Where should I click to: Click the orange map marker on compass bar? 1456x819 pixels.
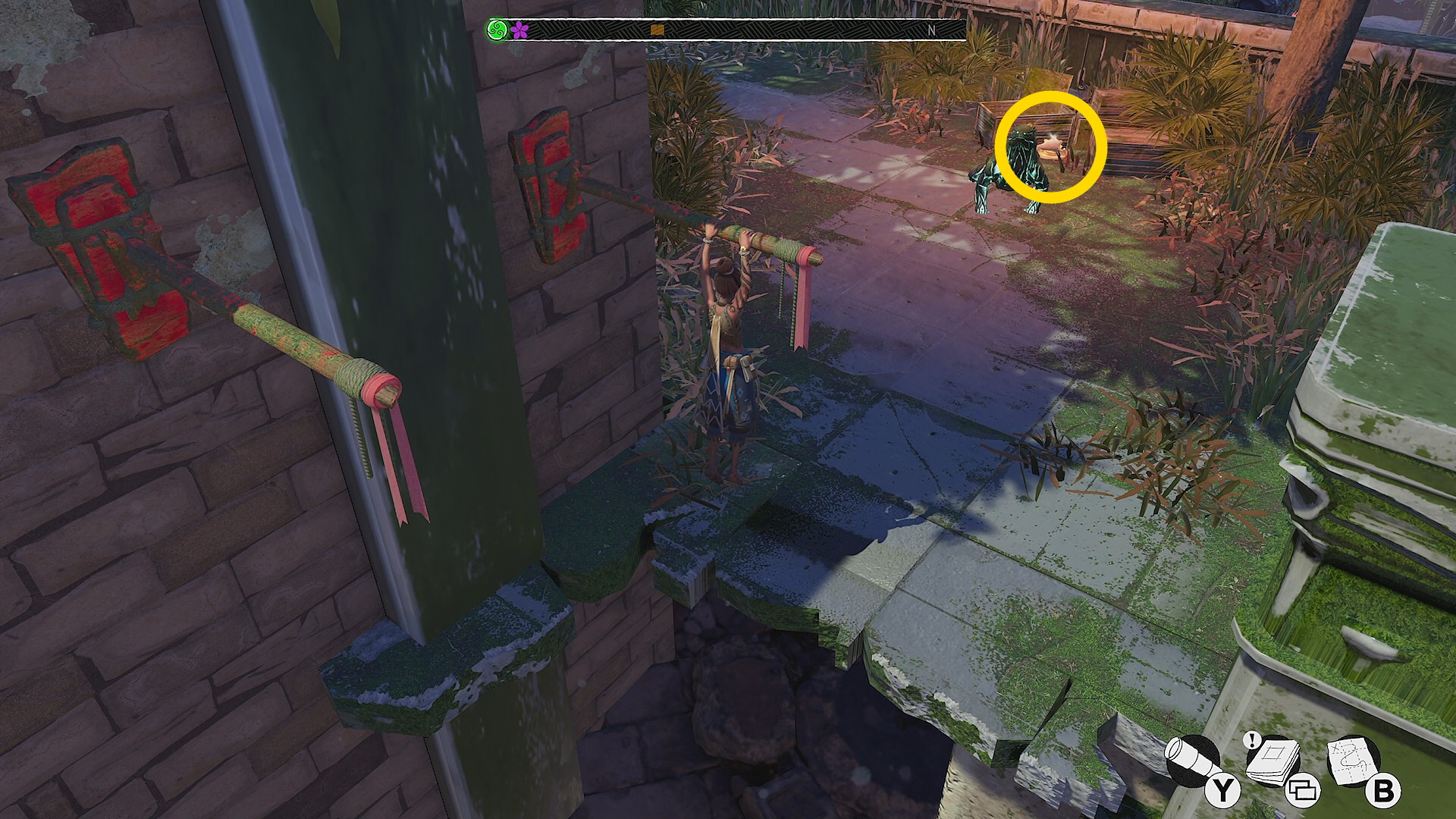pyautogui.click(x=657, y=30)
